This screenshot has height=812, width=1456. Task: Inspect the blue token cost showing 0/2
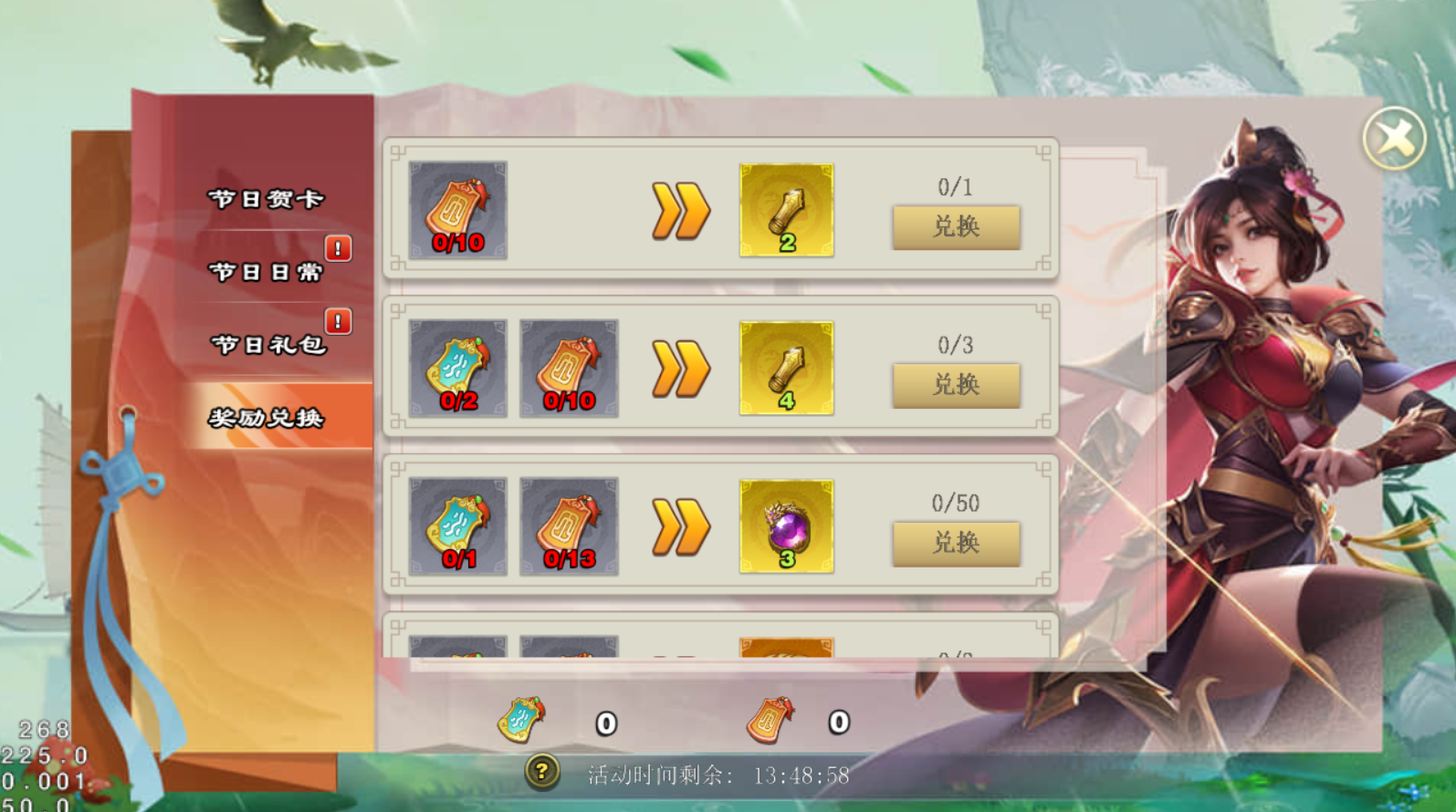click(x=457, y=369)
